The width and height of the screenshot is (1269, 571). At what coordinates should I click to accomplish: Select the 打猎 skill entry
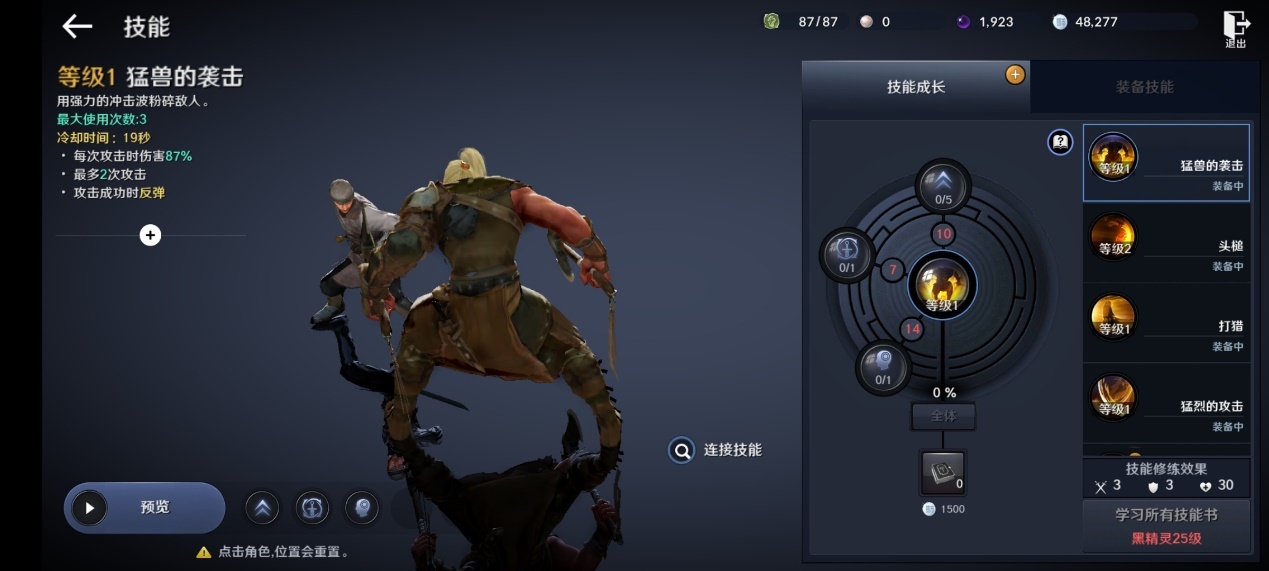point(1166,324)
